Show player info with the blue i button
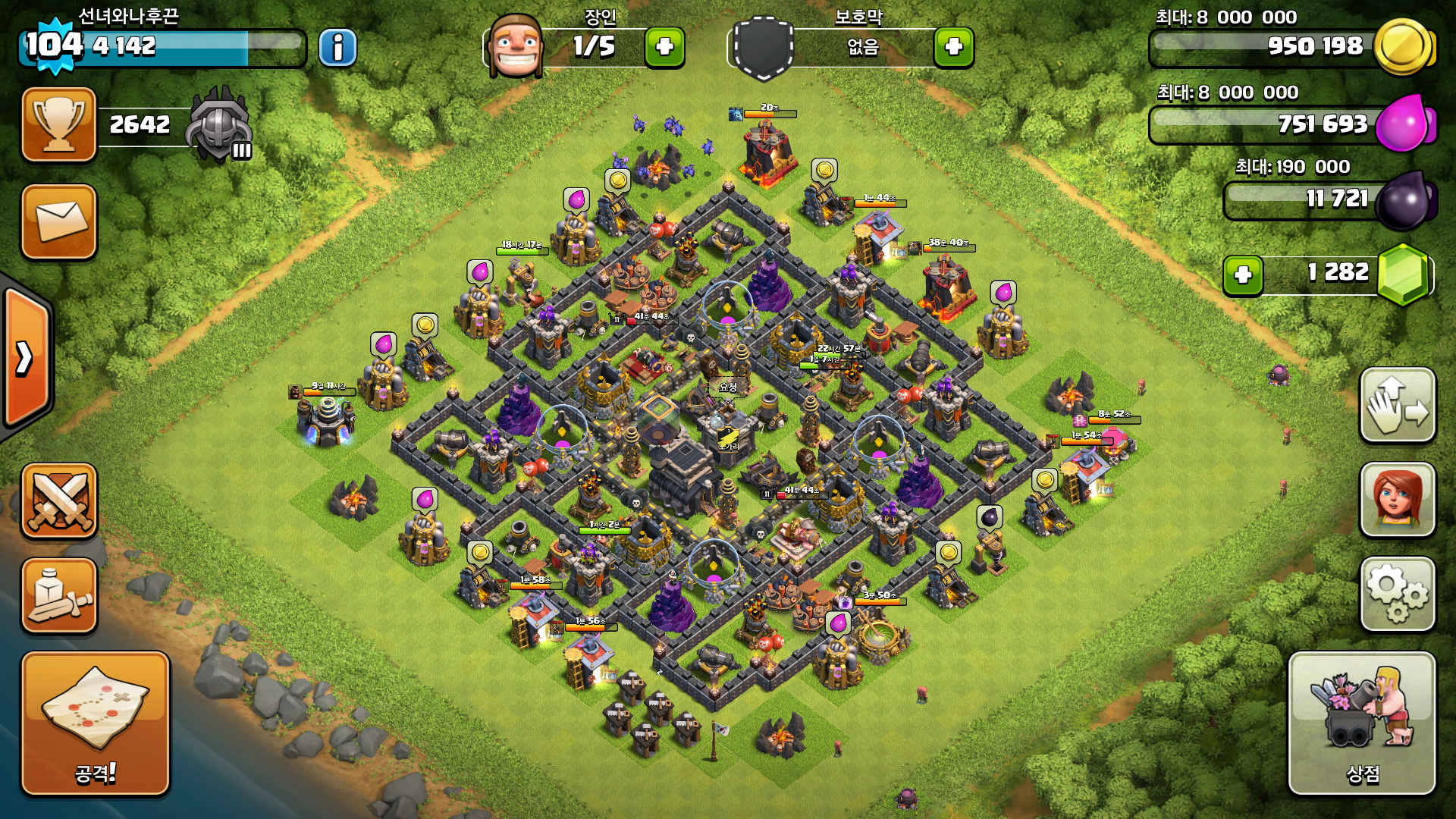This screenshot has width=1456, height=819. point(337,48)
